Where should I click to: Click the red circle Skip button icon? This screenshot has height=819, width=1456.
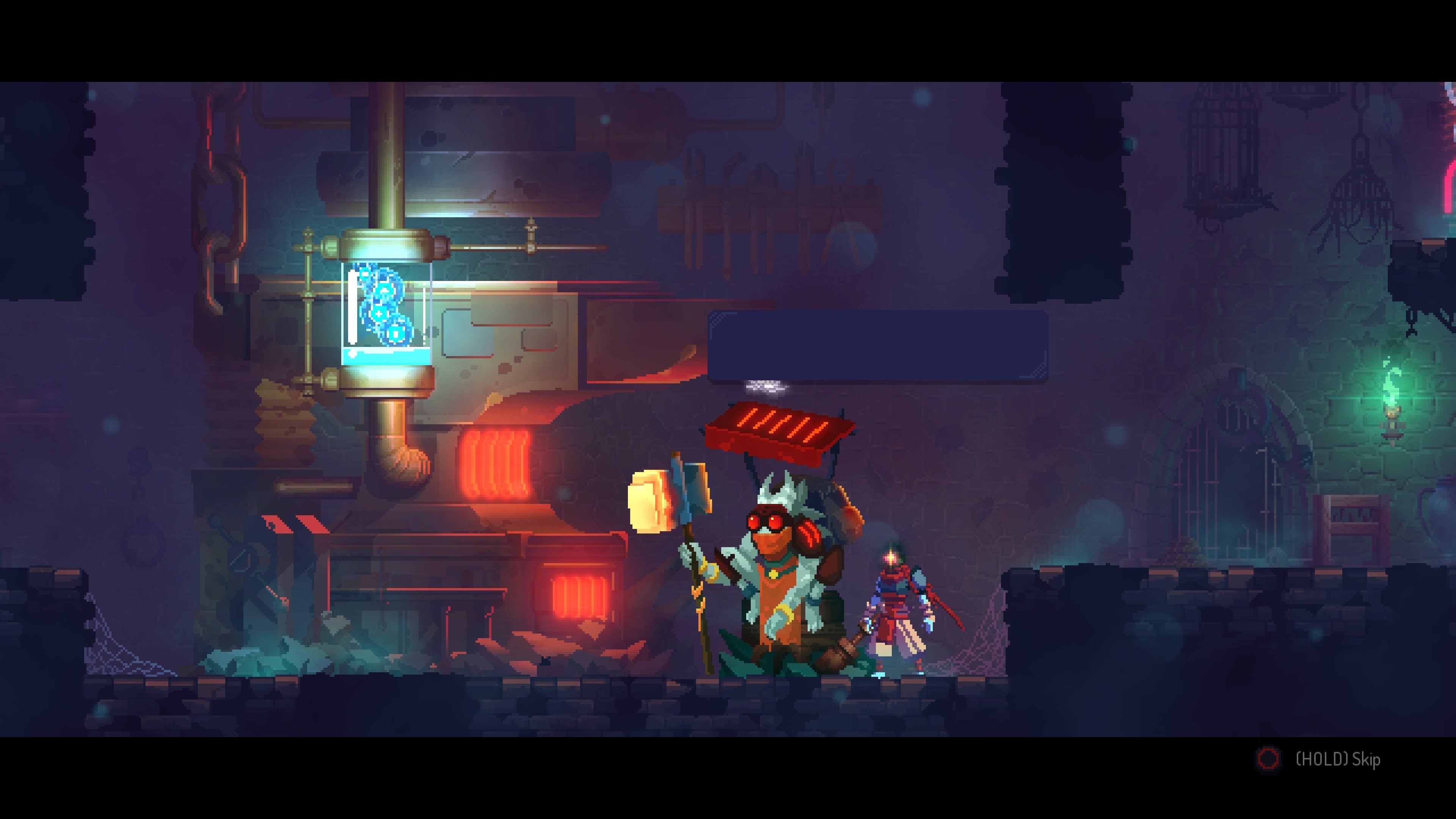point(1269,760)
